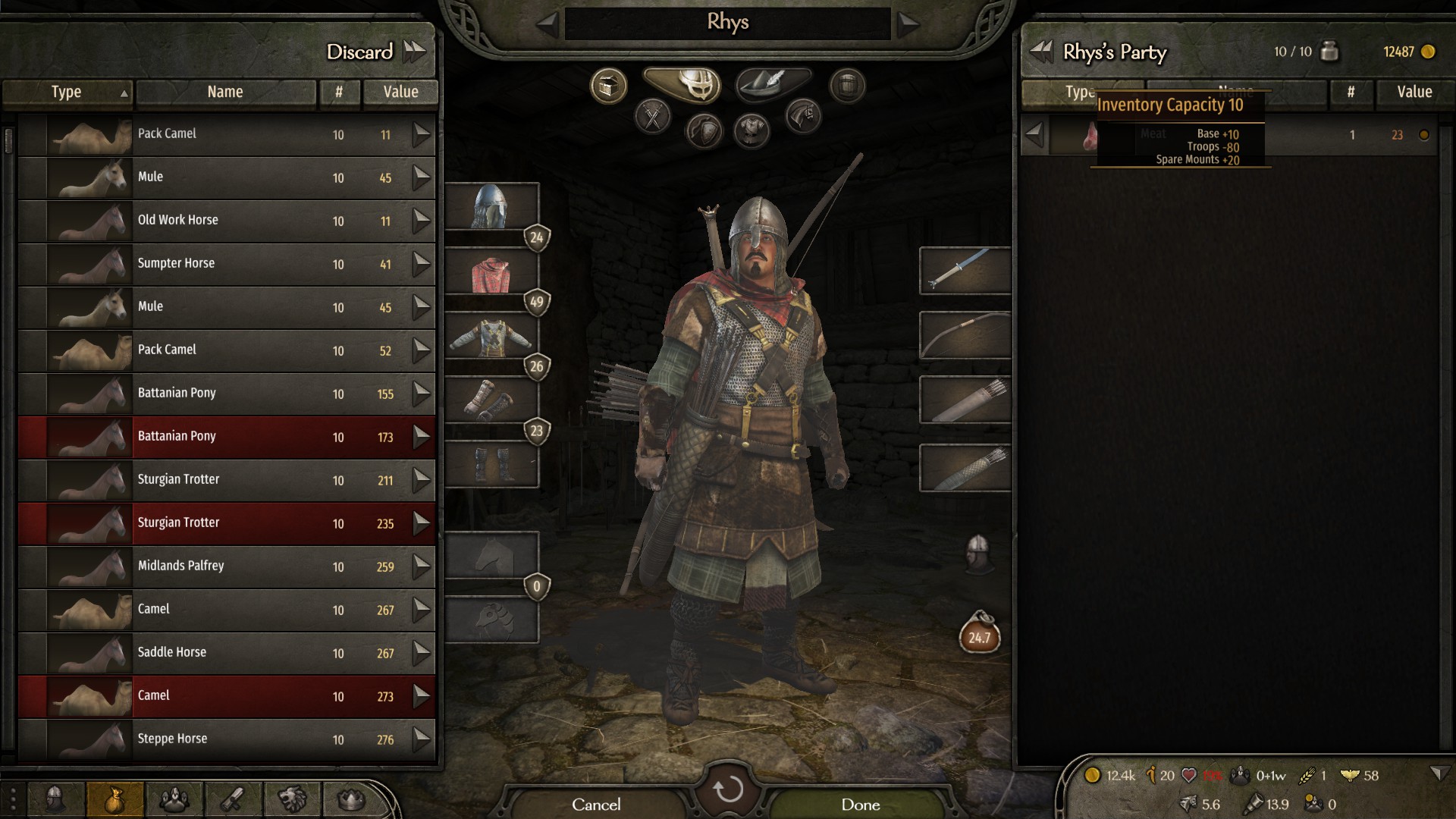Screen dimensions: 1456x819
Task: Select the equipped red shoulder cape slot
Action: point(491,272)
